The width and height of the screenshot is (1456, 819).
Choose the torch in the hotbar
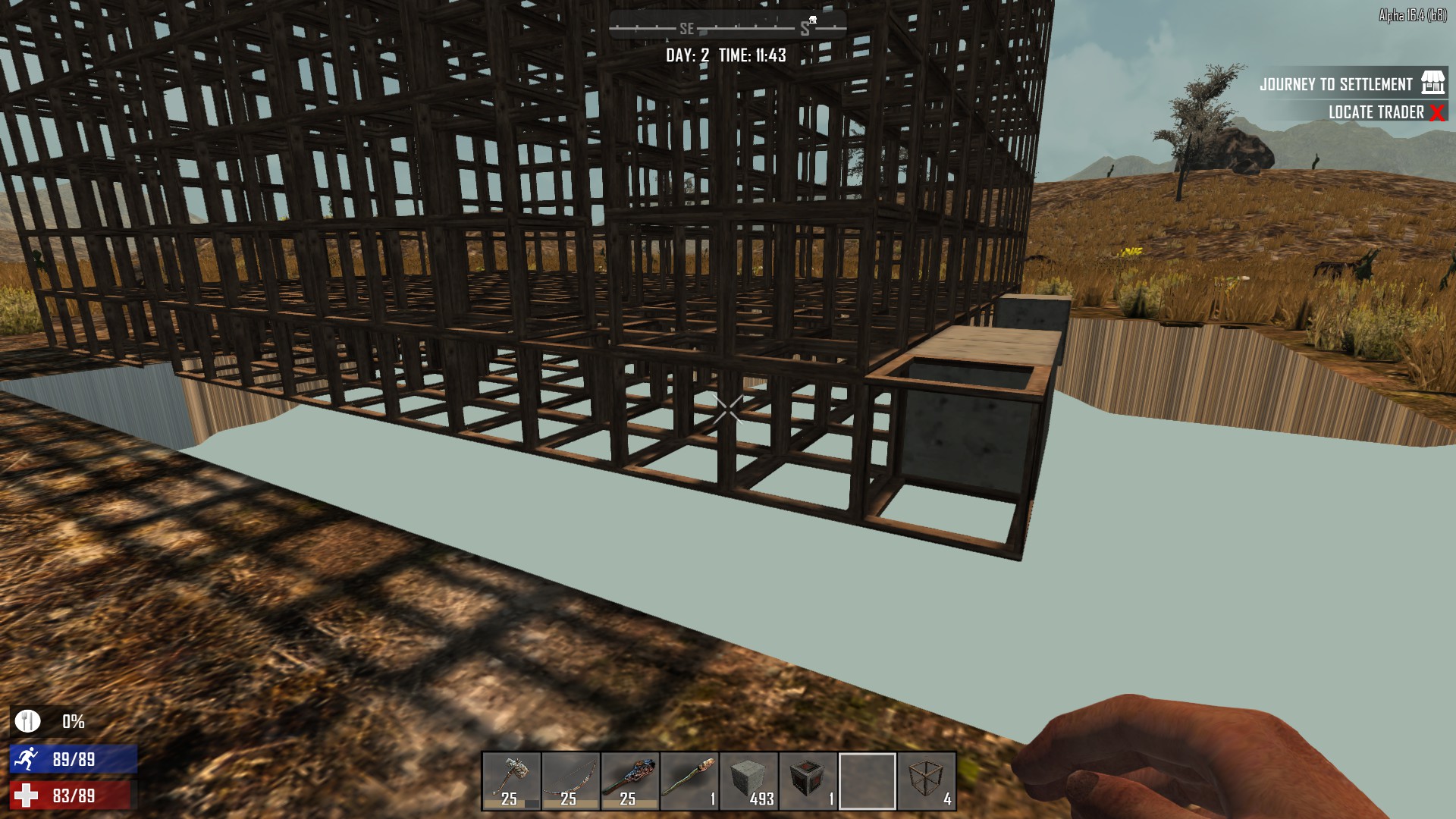689,781
